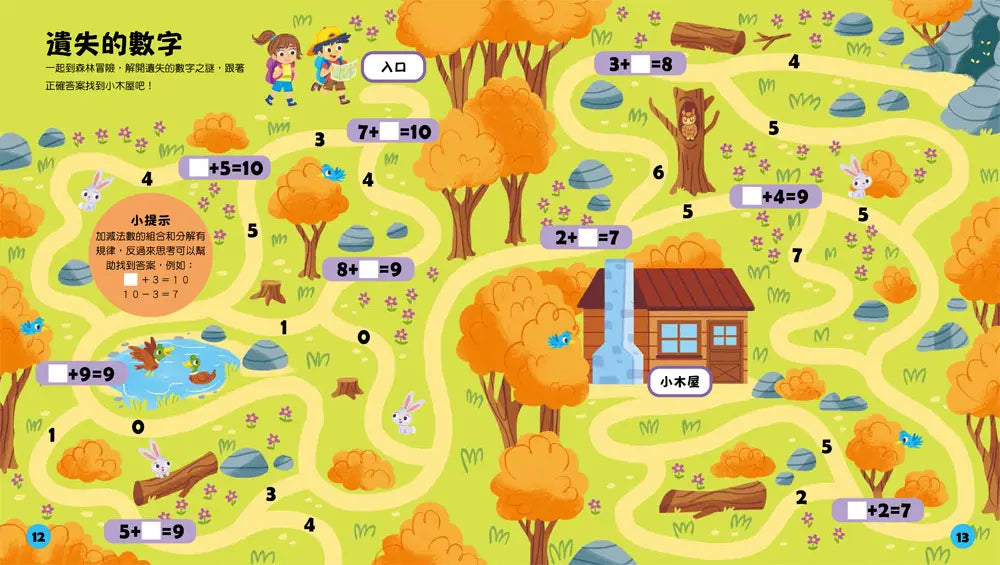Image resolution: width=1000 pixels, height=565 pixels.
Task: Pick the blank square in 8+□=9
Action: point(369,269)
